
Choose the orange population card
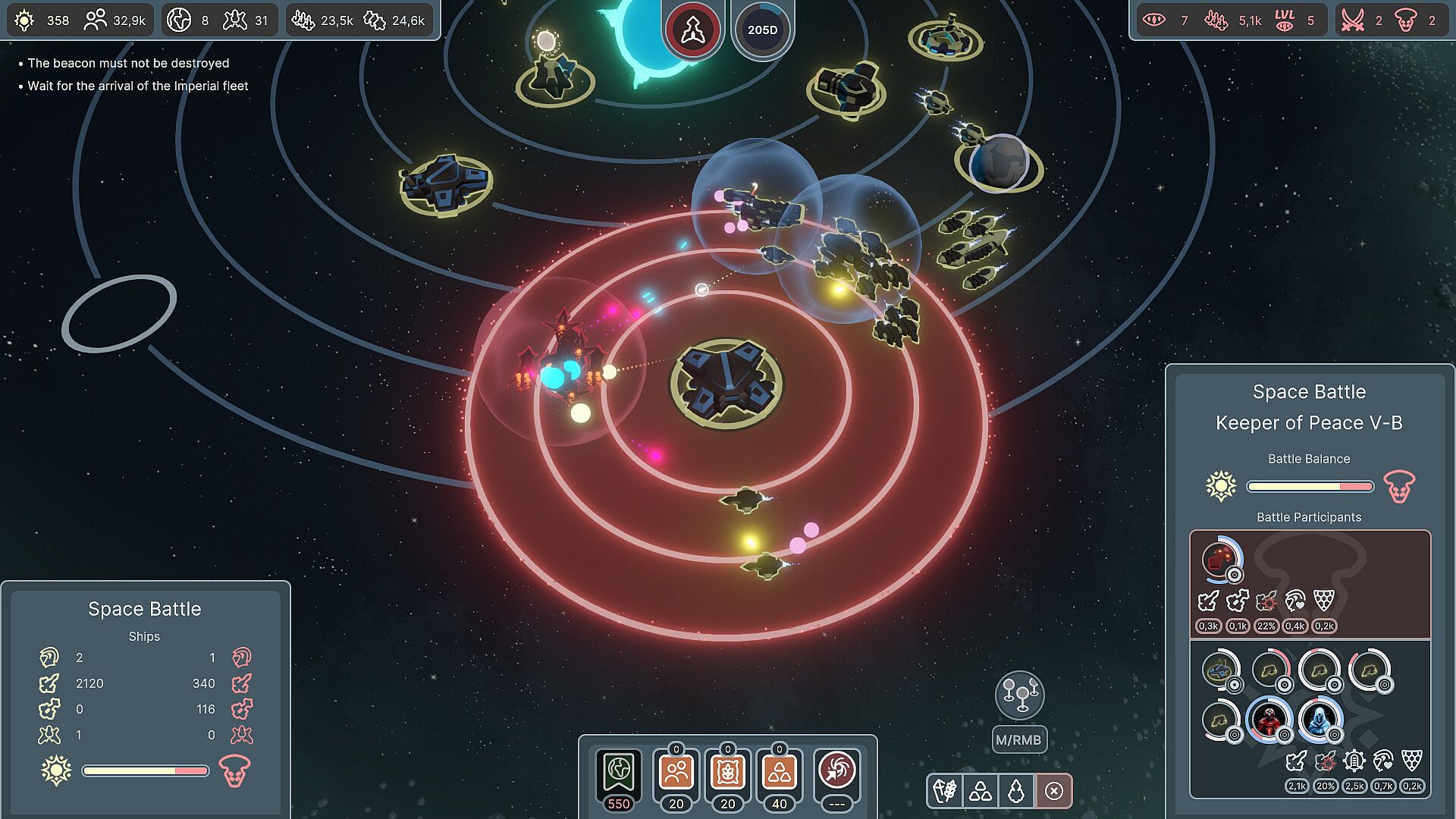coord(676,773)
